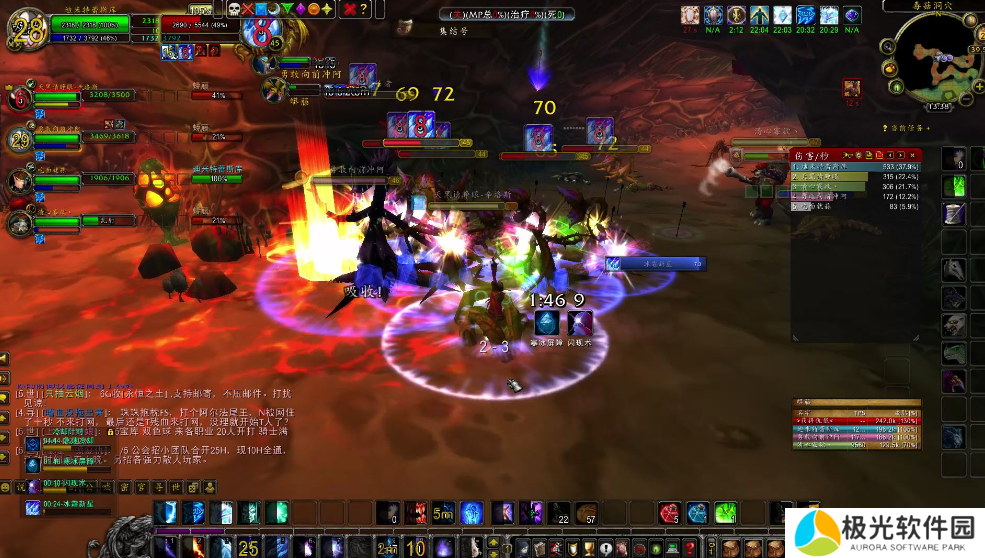Target the party member portrait showing 29
This screenshot has height=558, width=985.
click(x=21, y=139)
